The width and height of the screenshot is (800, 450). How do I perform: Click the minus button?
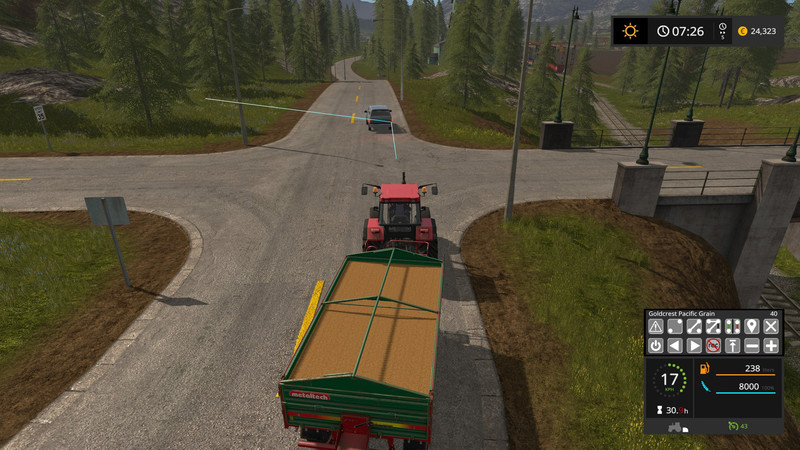(752, 345)
